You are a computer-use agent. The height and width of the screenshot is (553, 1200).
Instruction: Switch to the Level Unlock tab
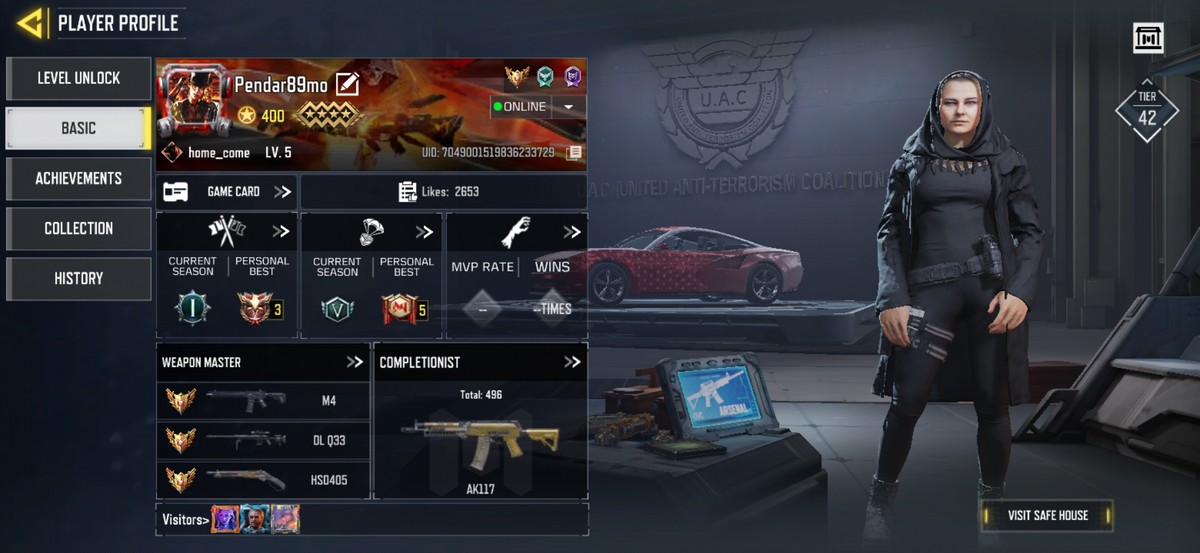[x=78, y=78]
